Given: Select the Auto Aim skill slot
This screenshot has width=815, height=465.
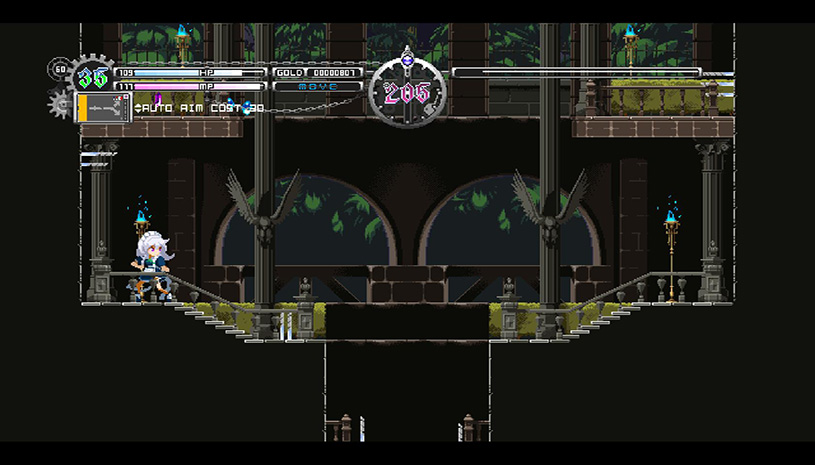Looking at the screenshot, I should (x=104, y=107).
